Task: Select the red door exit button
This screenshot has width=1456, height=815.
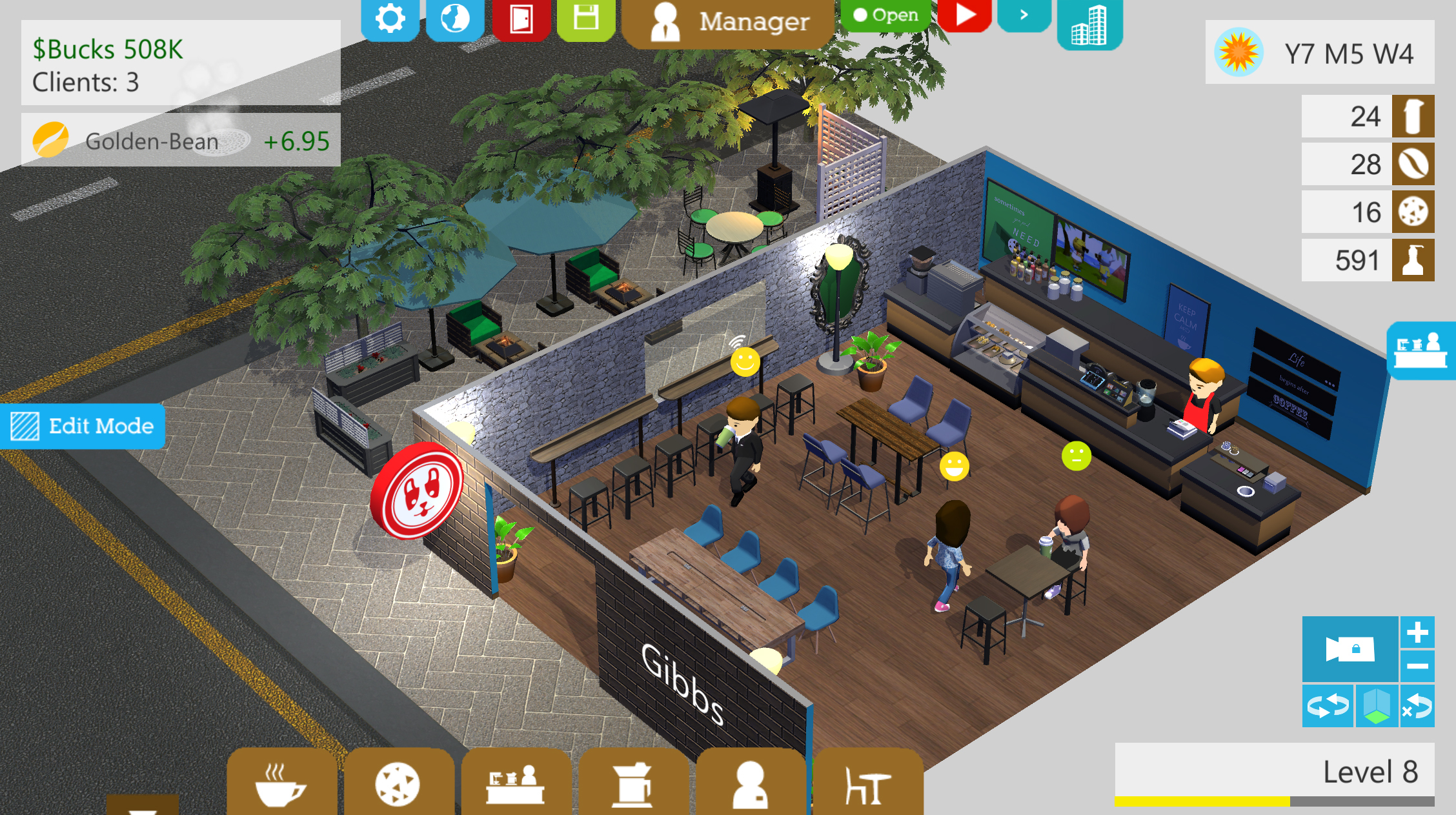Action: tap(521, 18)
